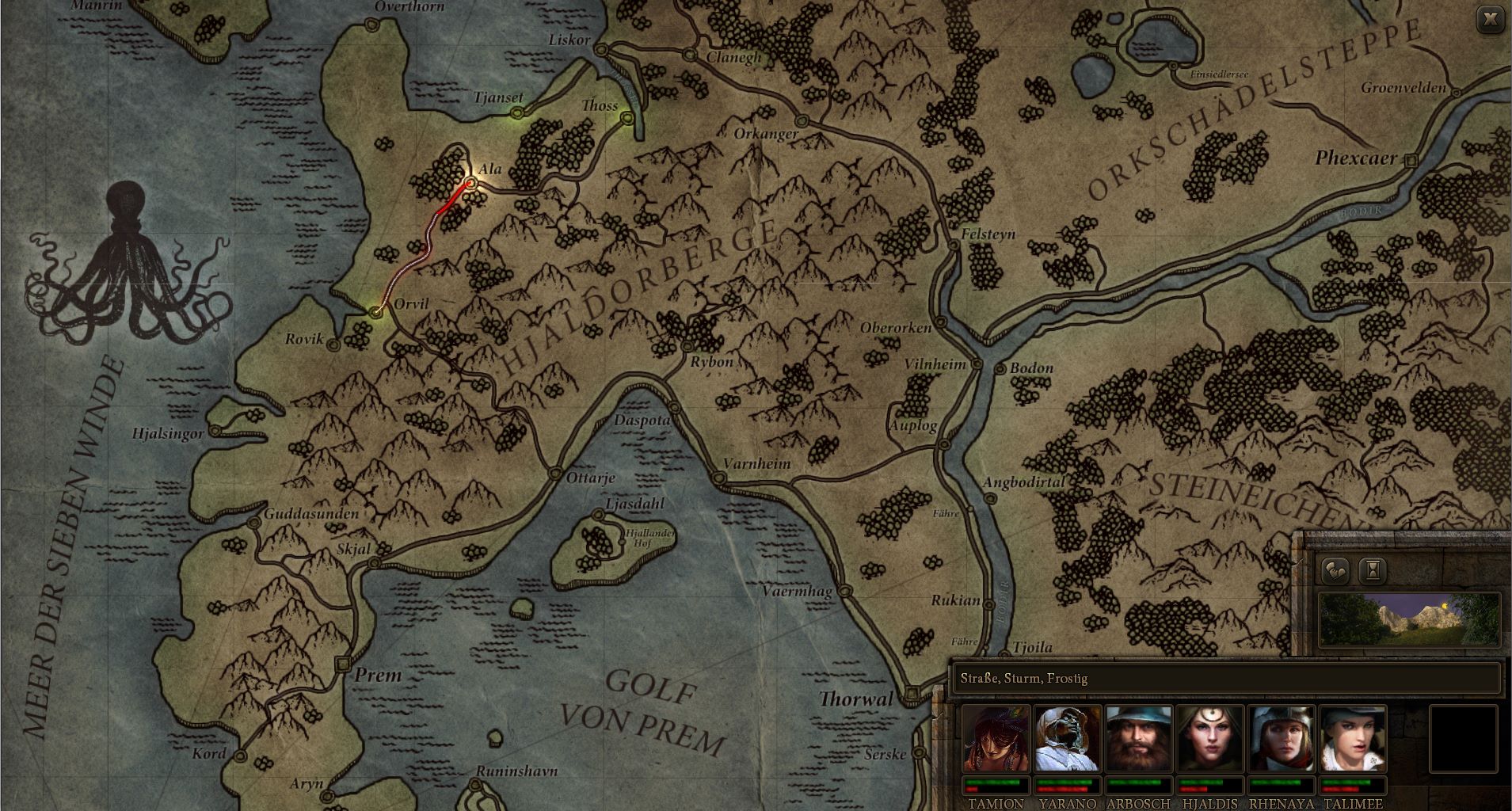
Task: Select Tamion's character portrait
Action: 996,739
